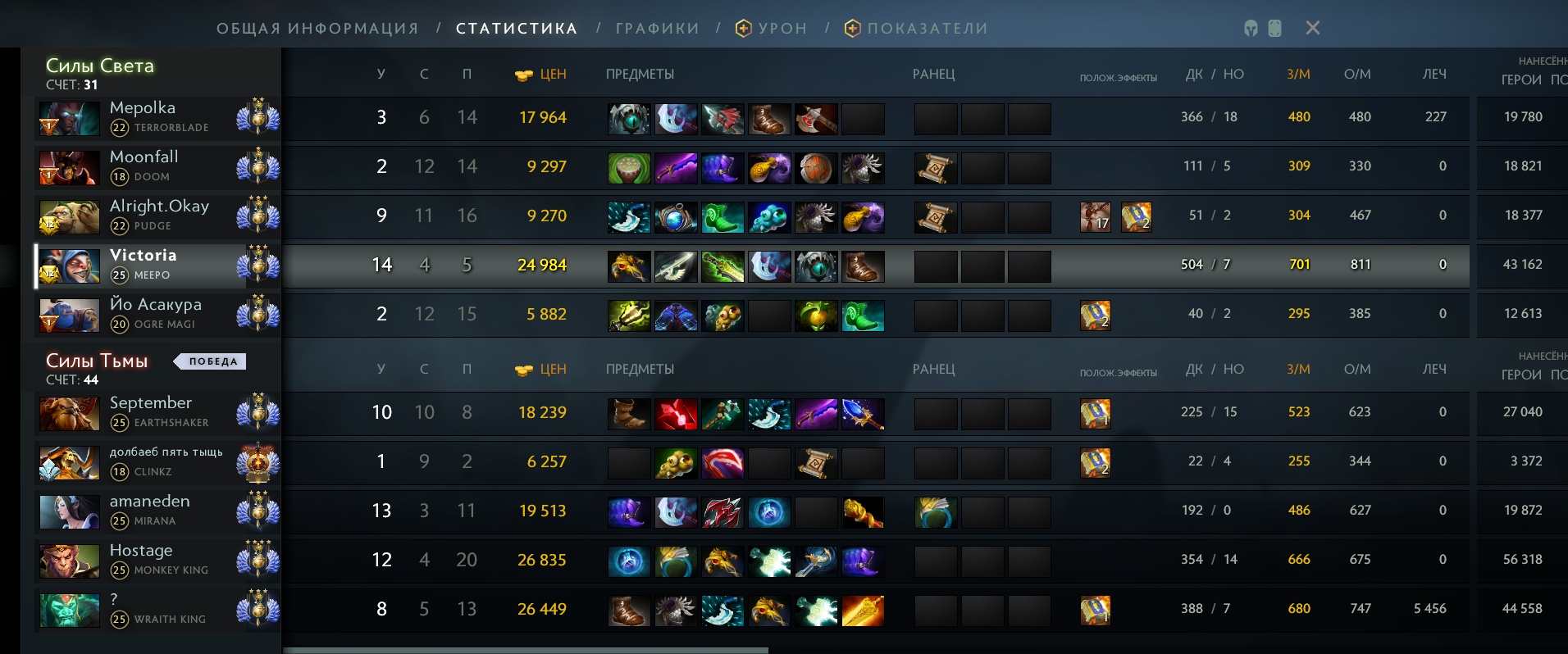Click the buff icon showing 17 in Pudge's row
The image size is (1568, 654).
pyautogui.click(x=1096, y=217)
